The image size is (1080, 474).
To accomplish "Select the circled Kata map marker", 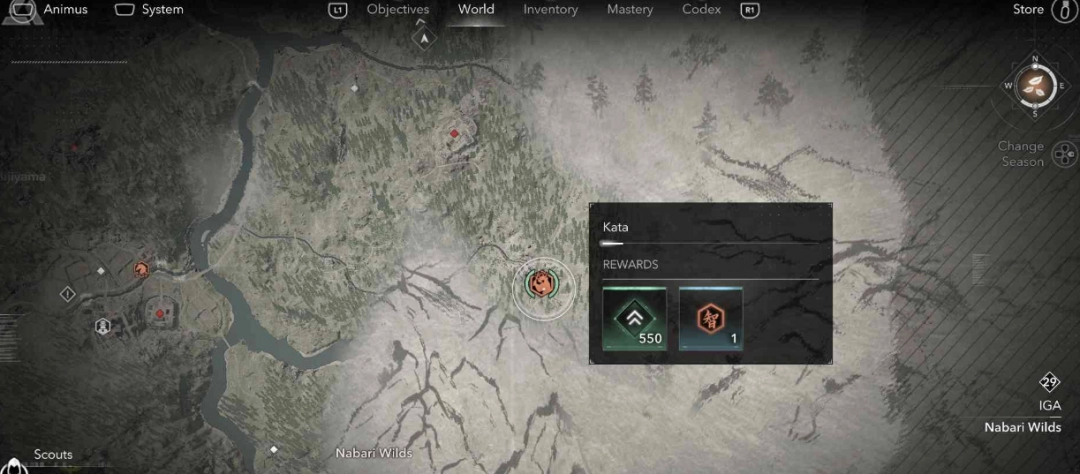I will pyautogui.click(x=544, y=287).
